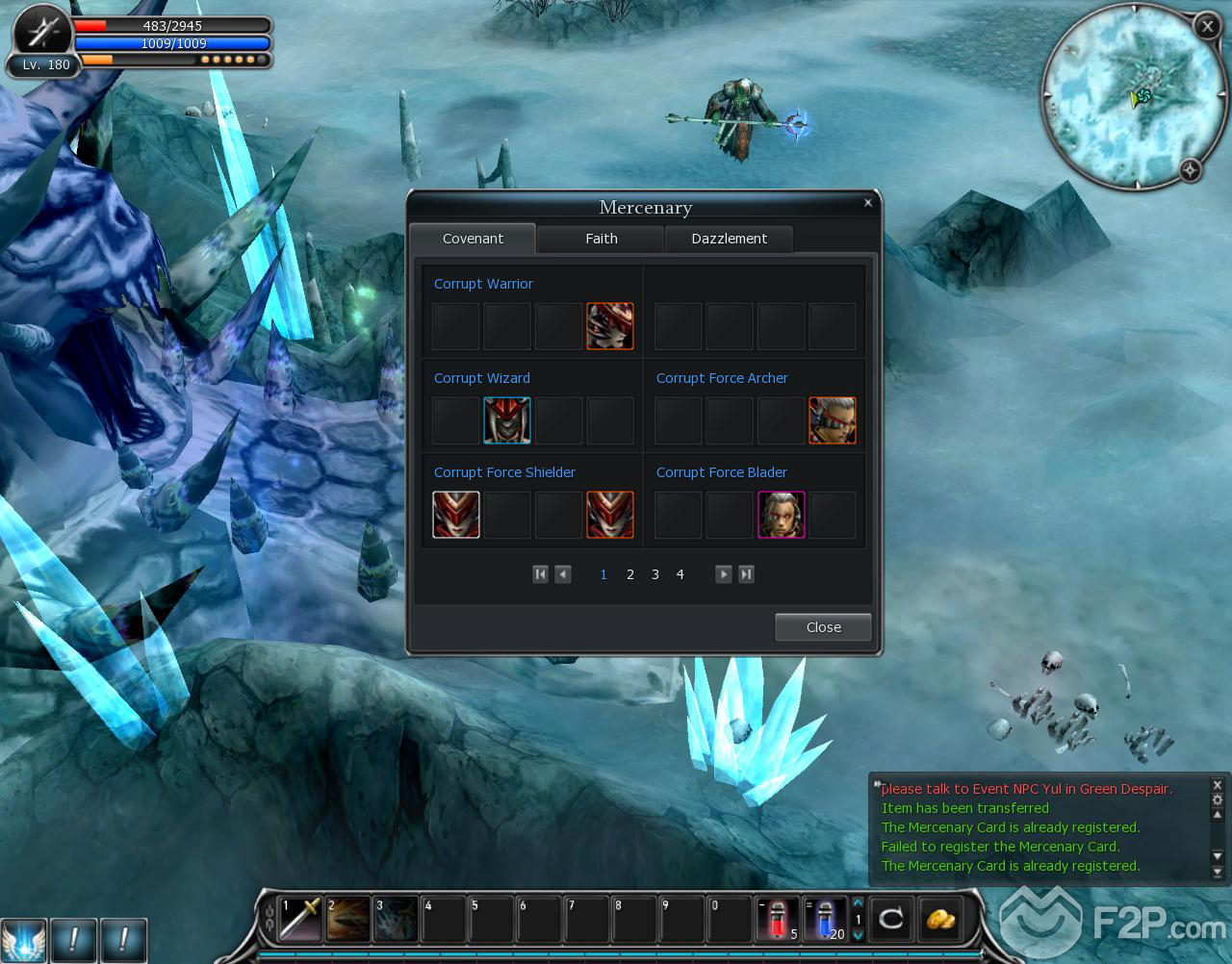
Task: Open the Dazzlement tab
Action: (729, 239)
